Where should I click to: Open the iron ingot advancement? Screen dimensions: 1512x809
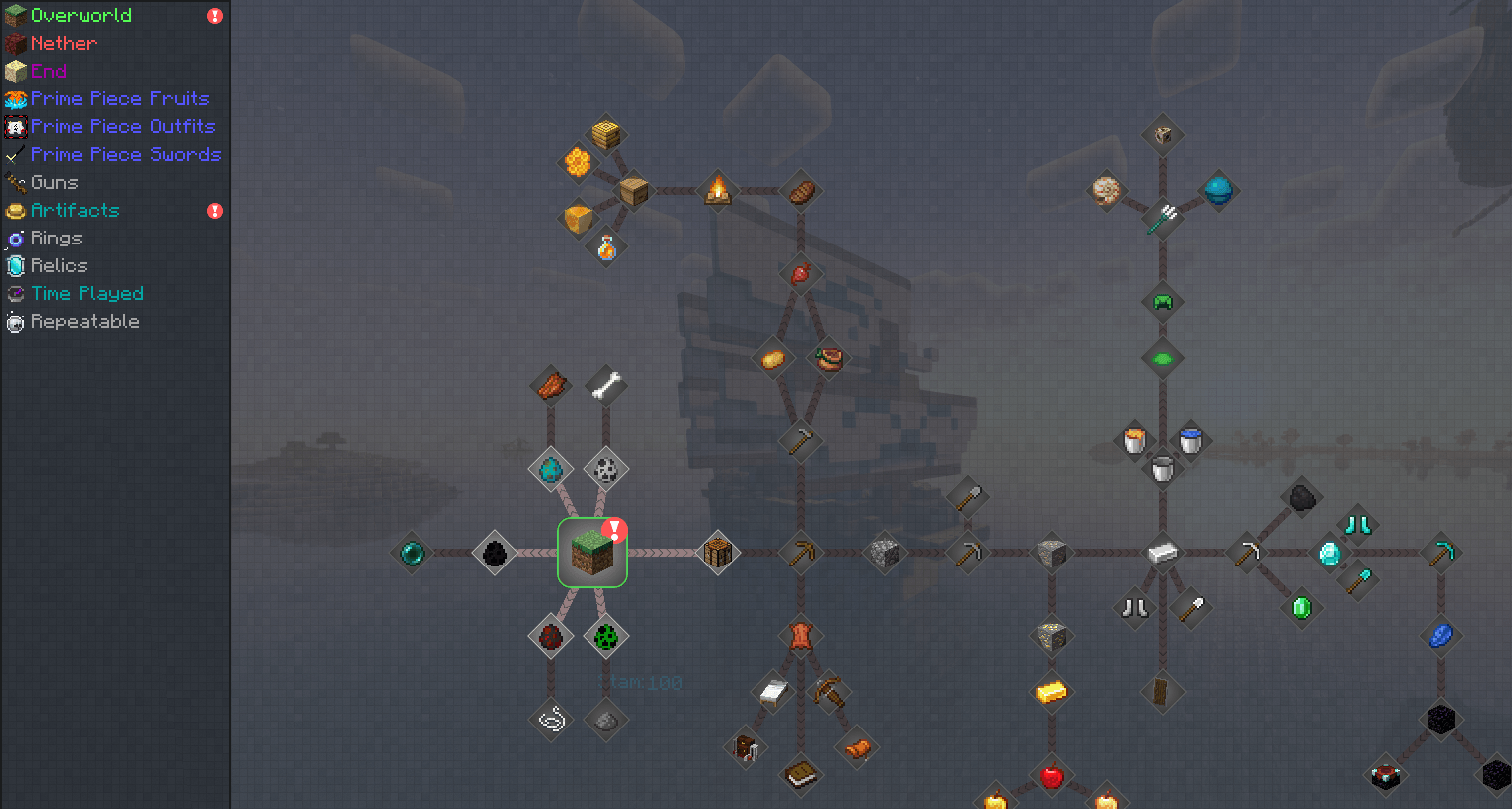pos(1161,552)
